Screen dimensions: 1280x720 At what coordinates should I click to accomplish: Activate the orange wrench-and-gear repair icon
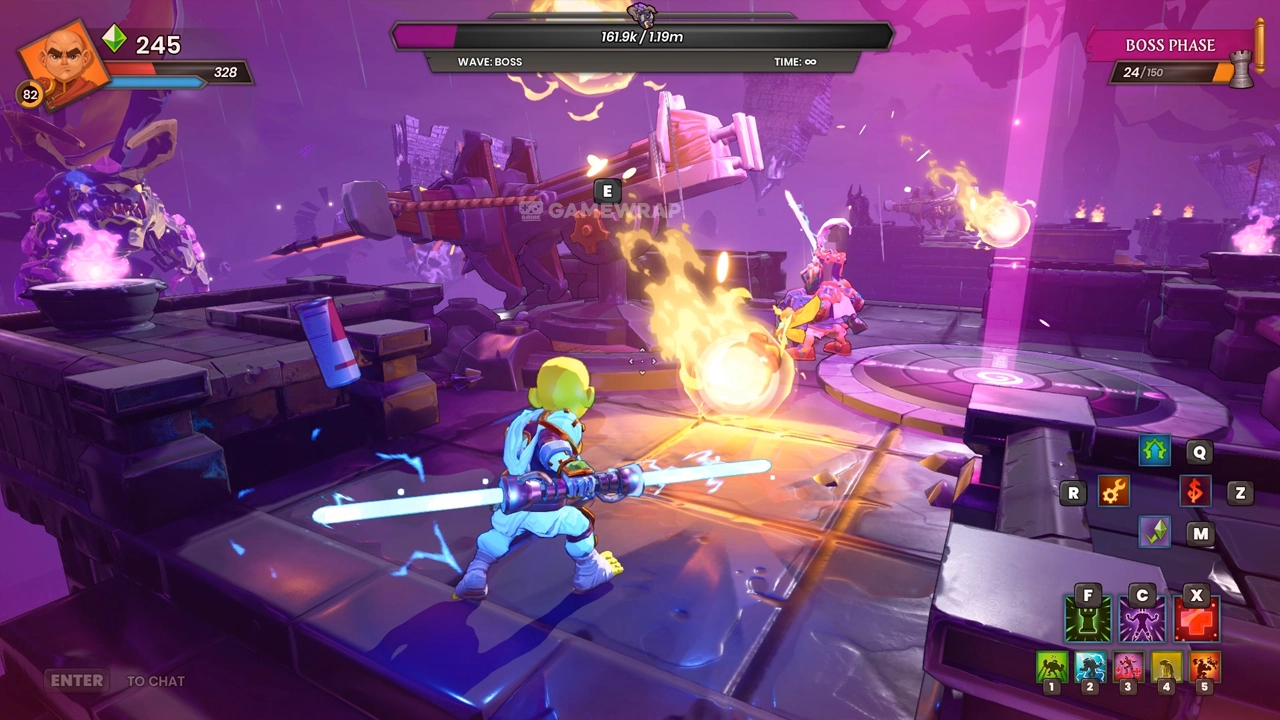click(x=1113, y=491)
